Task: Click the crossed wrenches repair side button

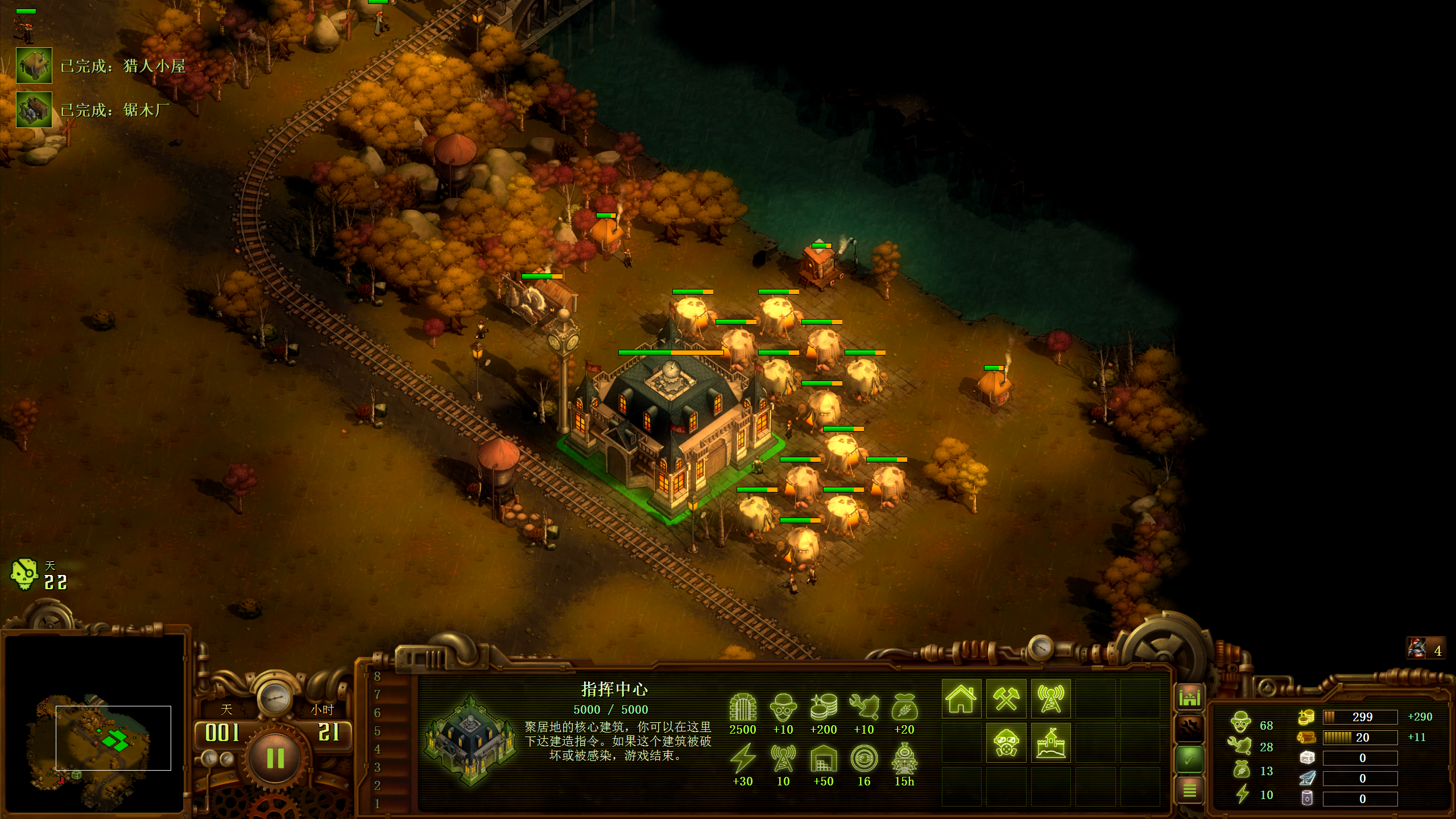Action: pyautogui.click(x=1189, y=727)
